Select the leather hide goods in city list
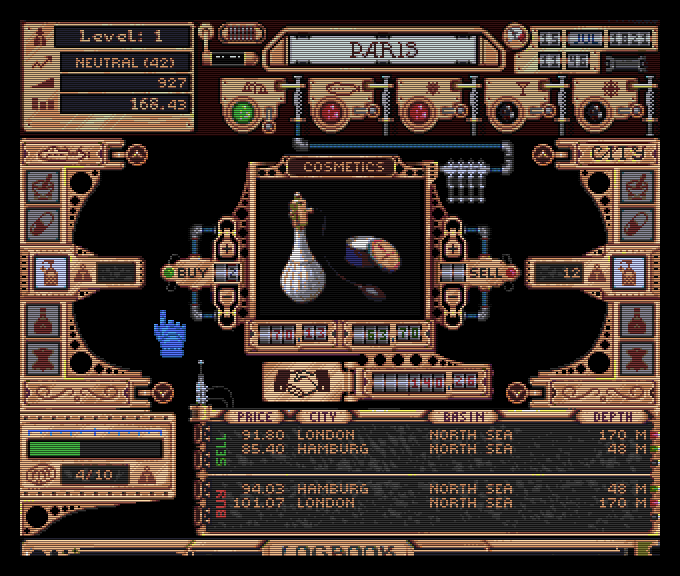Screen dimensions: 680x576 [x=636, y=356]
